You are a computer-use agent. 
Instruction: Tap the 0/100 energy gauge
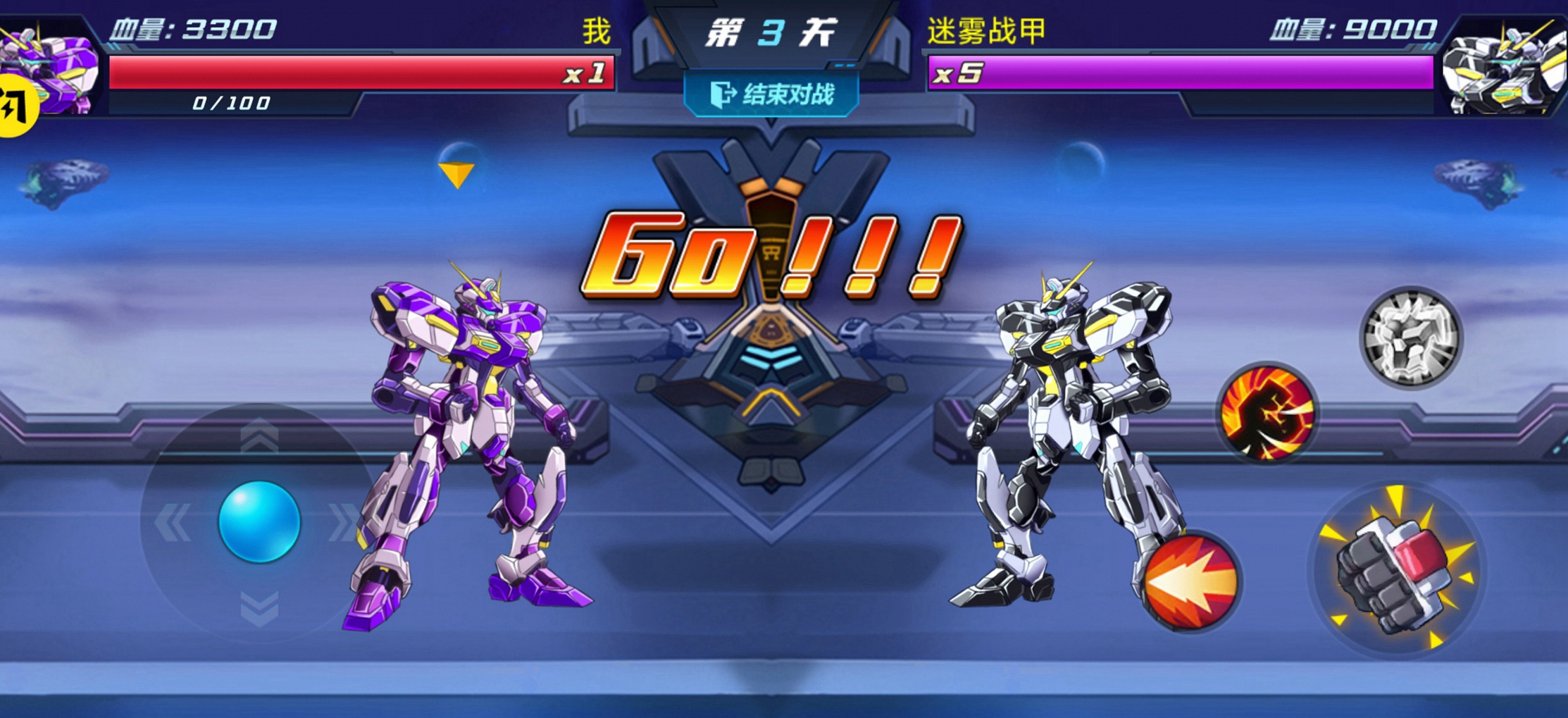(x=230, y=104)
